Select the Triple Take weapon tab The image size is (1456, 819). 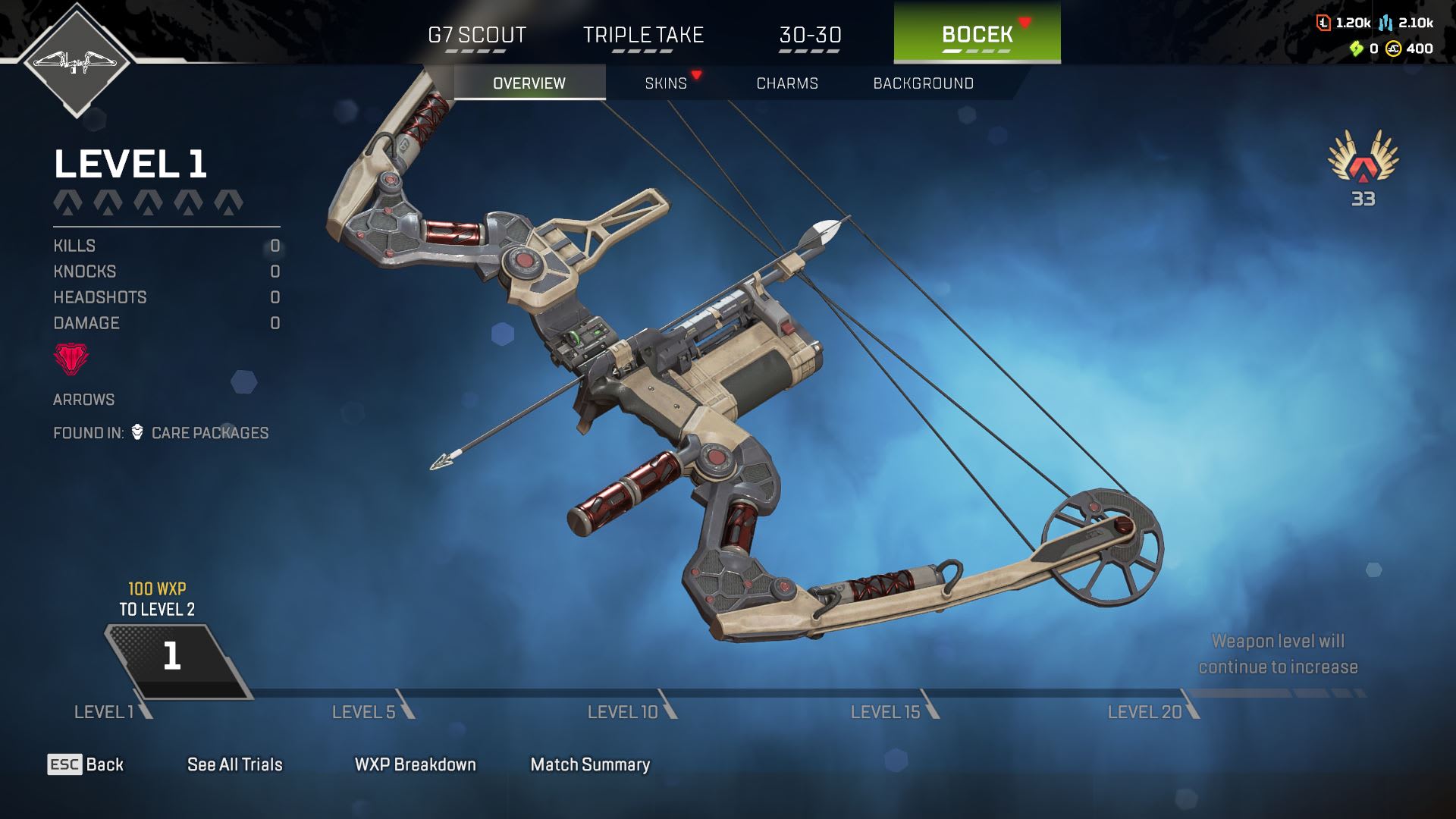tap(643, 35)
